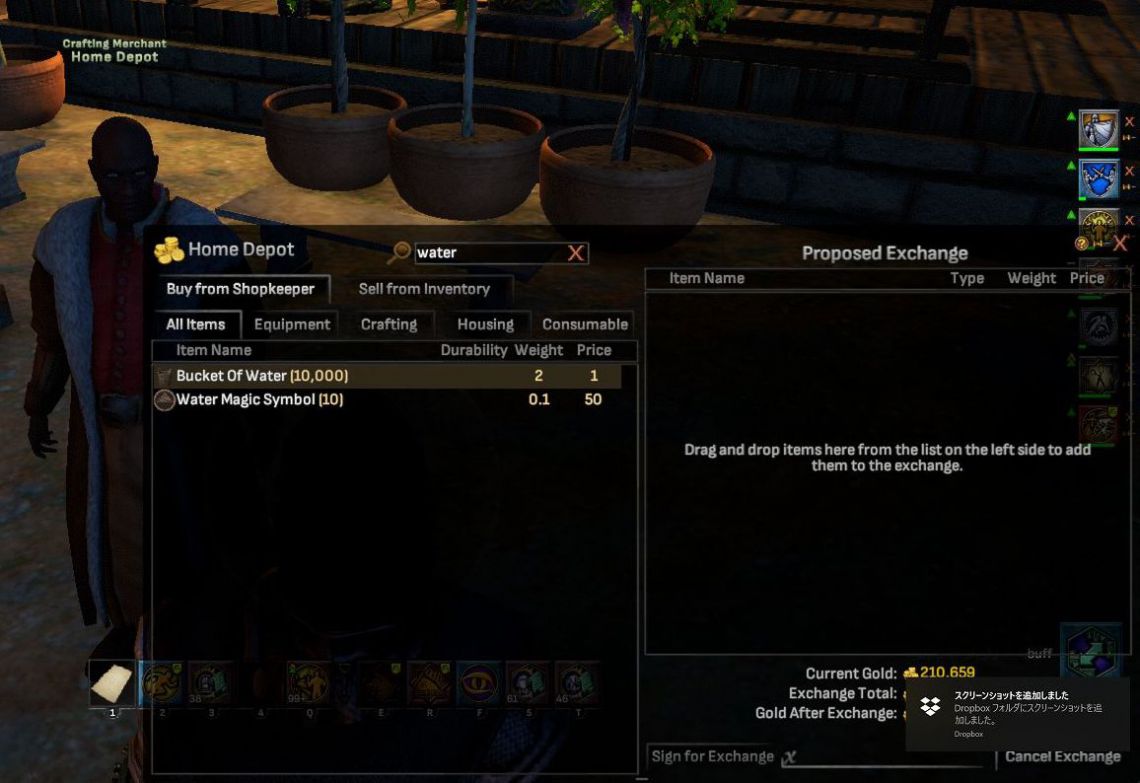Show the All Items category

[x=195, y=324]
